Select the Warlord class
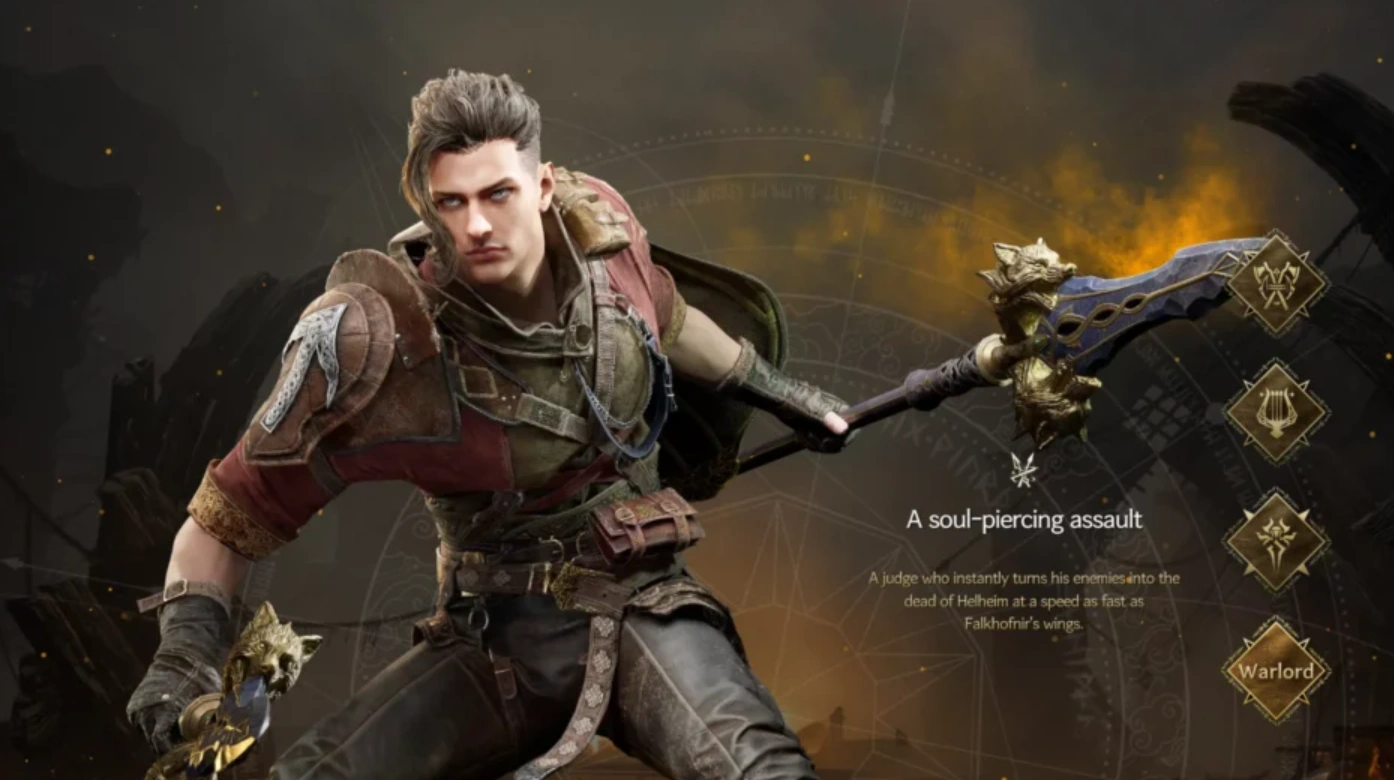This screenshot has width=1394, height=780. point(1276,670)
